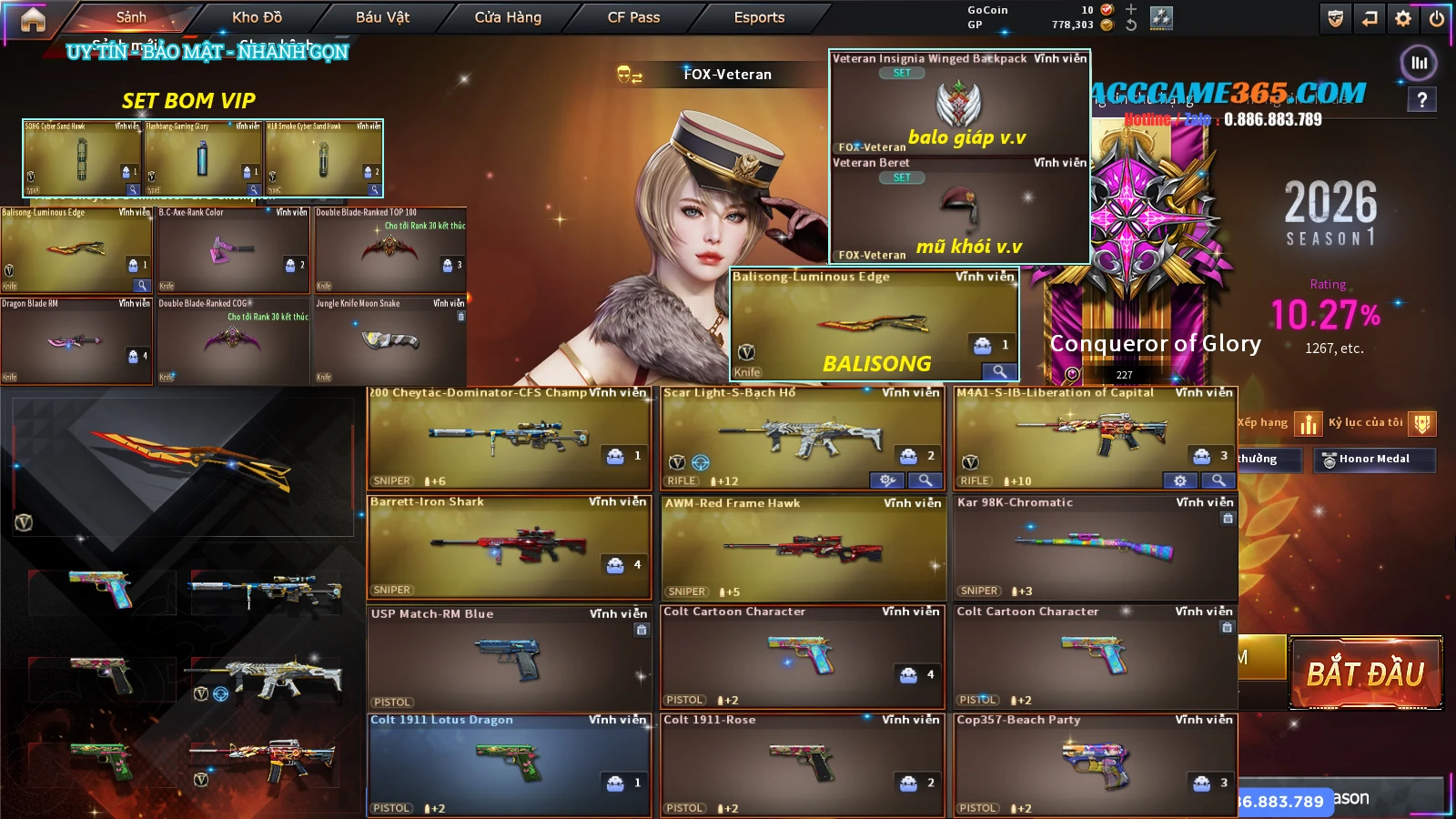Start the match with BẮT ĐẦU

[x=1365, y=673]
